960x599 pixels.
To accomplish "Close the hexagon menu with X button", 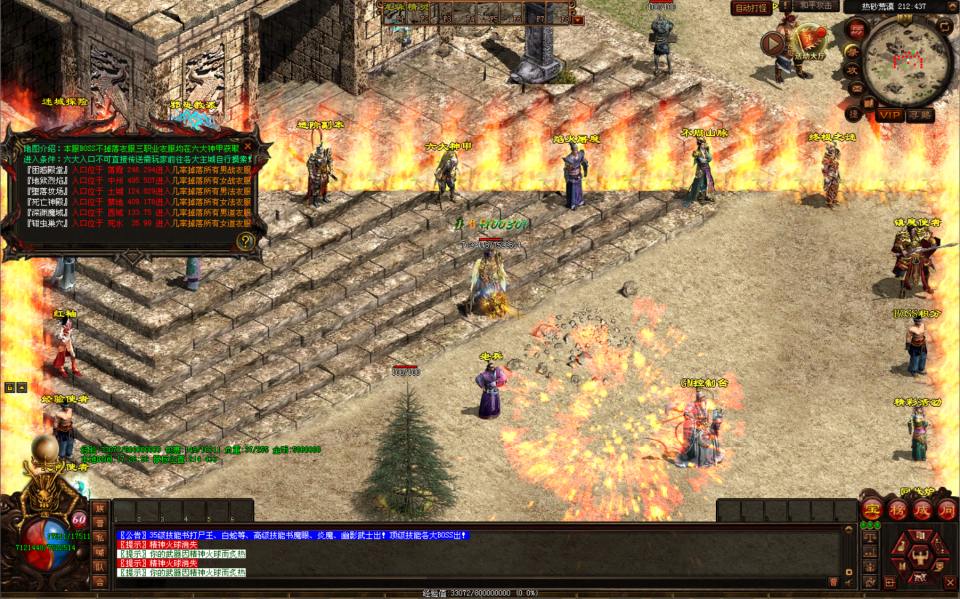I will (x=949, y=581).
